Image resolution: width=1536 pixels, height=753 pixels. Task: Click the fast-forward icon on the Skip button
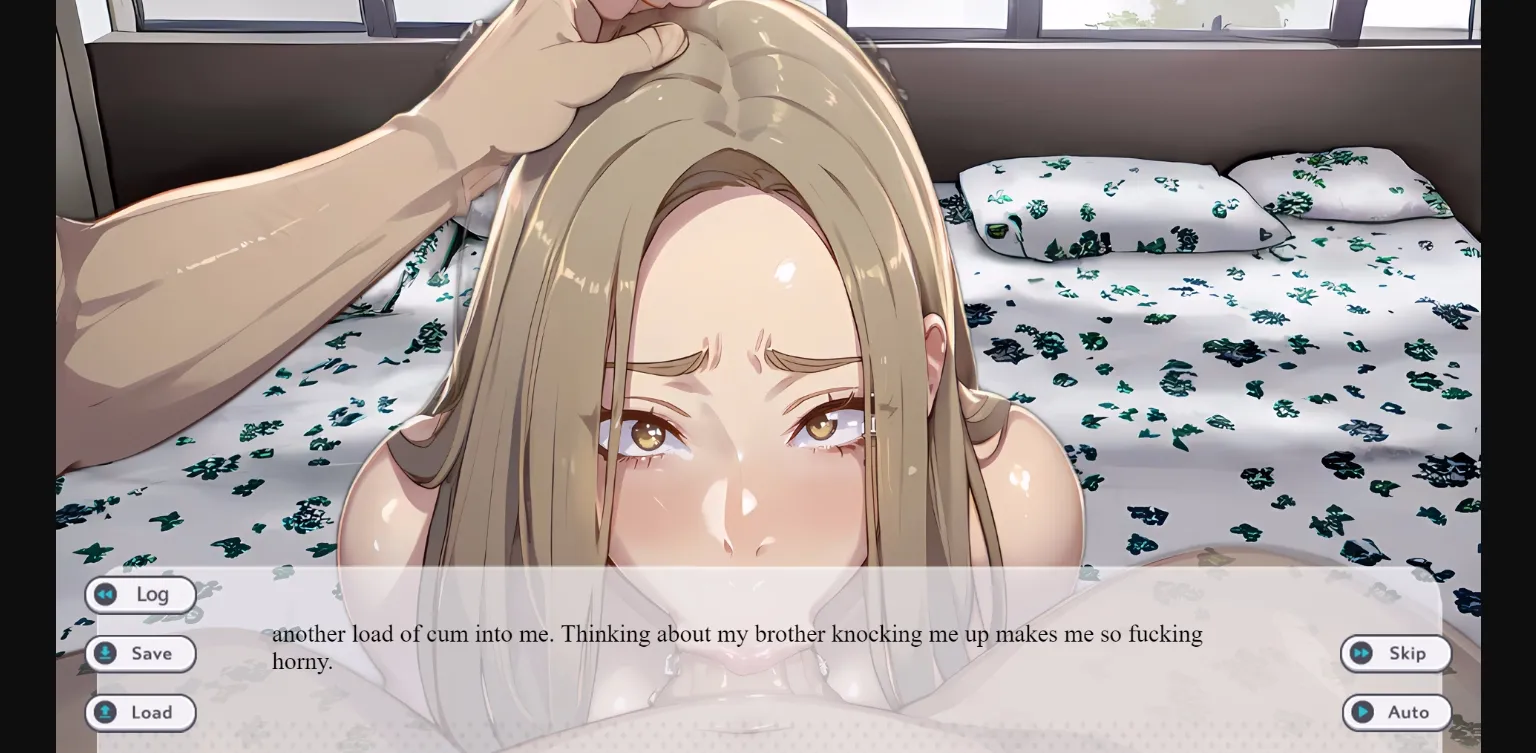click(x=1362, y=653)
